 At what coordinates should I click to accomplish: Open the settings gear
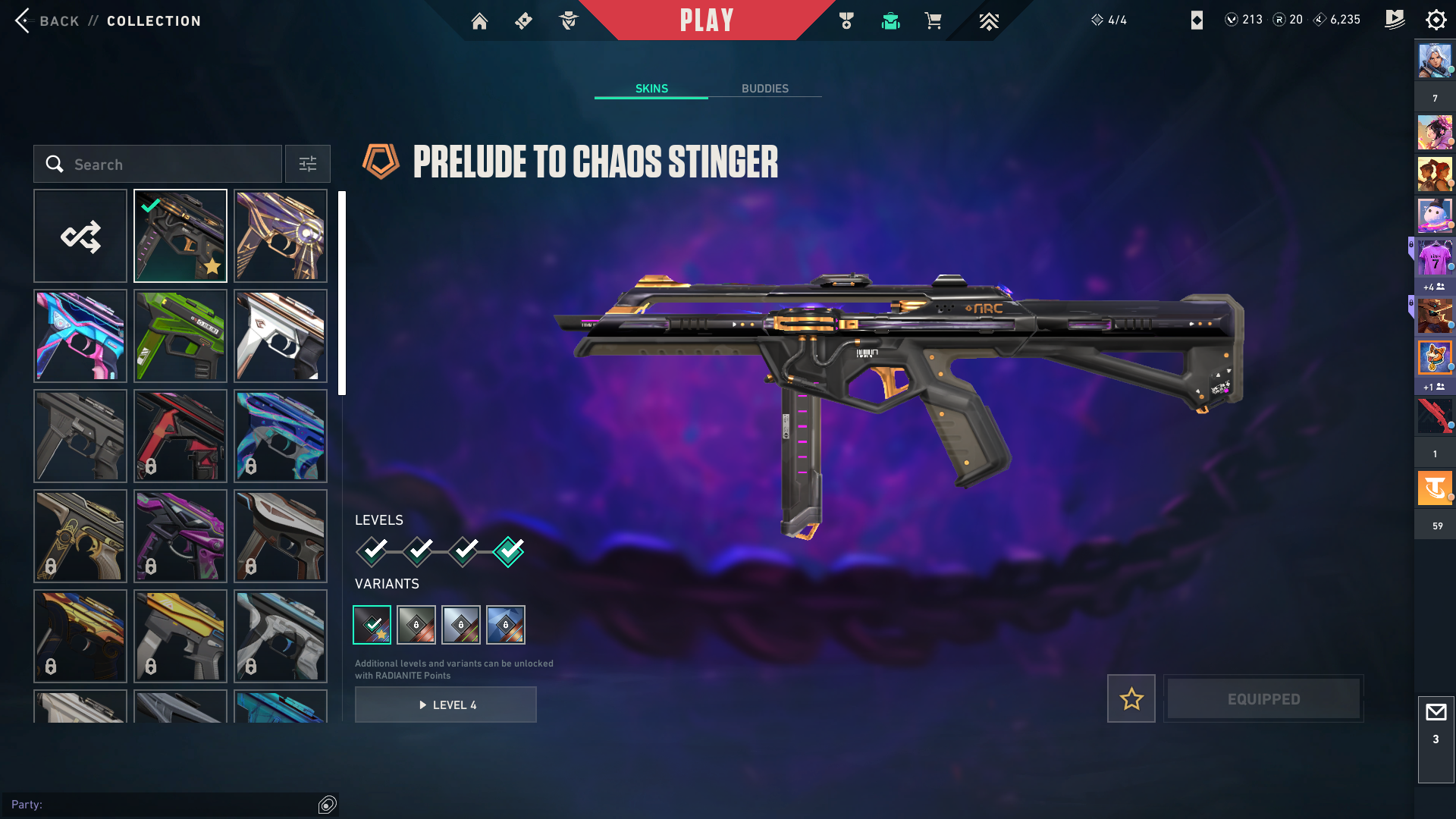coord(1436,20)
